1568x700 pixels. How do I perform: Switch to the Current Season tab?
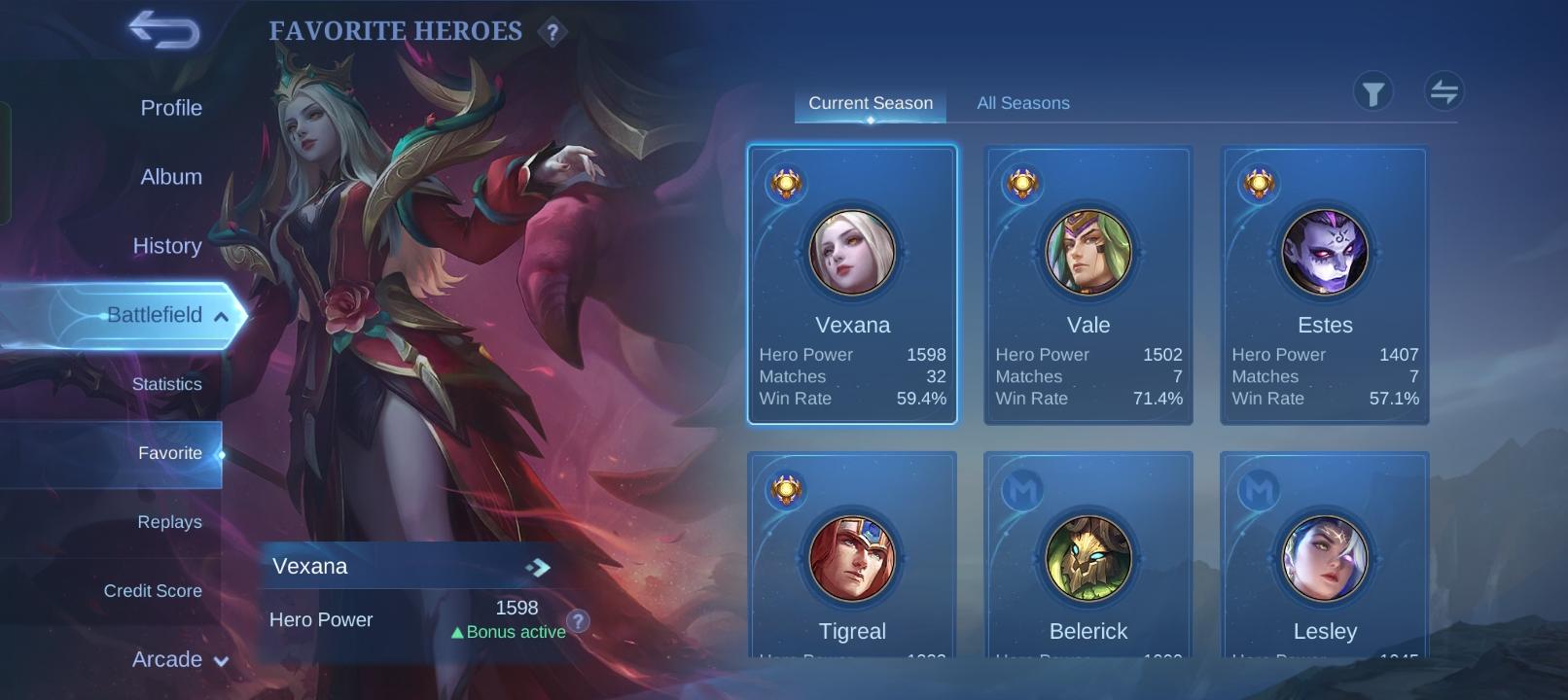click(x=870, y=102)
